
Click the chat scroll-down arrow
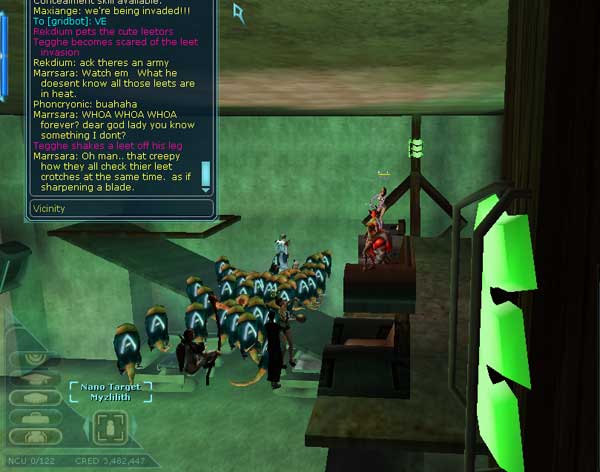point(206,189)
